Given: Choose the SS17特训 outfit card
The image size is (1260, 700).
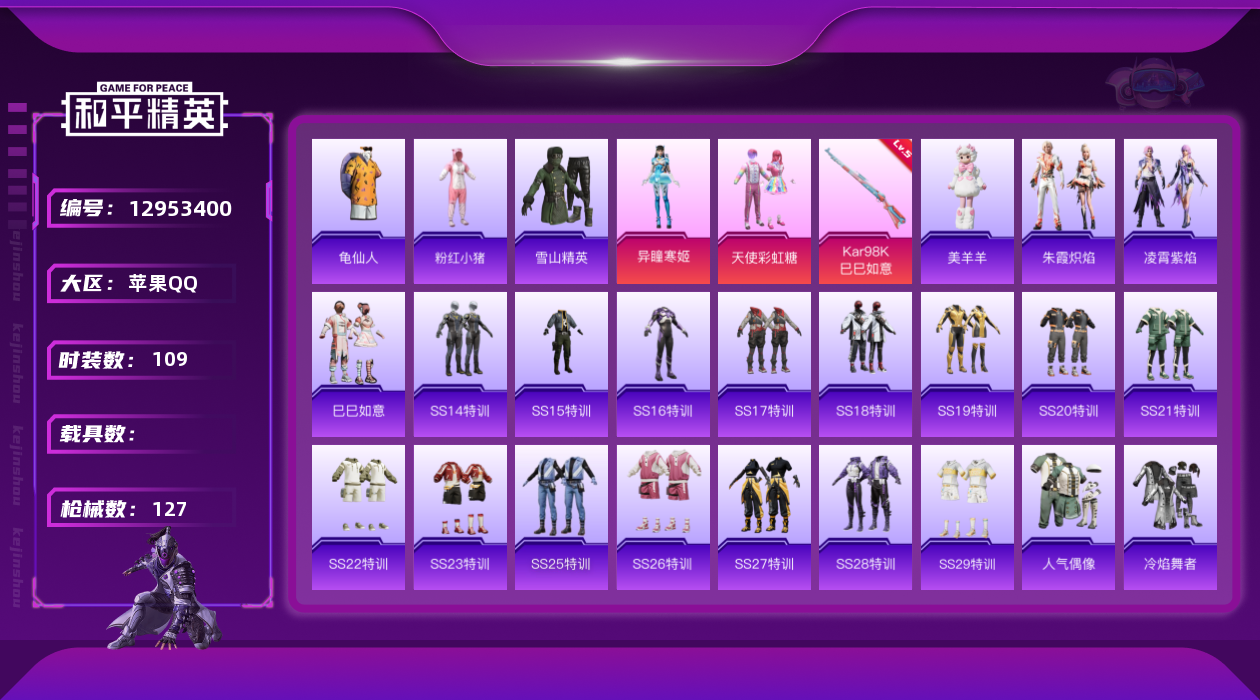Looking at the screenshot, I should [764, 364].
